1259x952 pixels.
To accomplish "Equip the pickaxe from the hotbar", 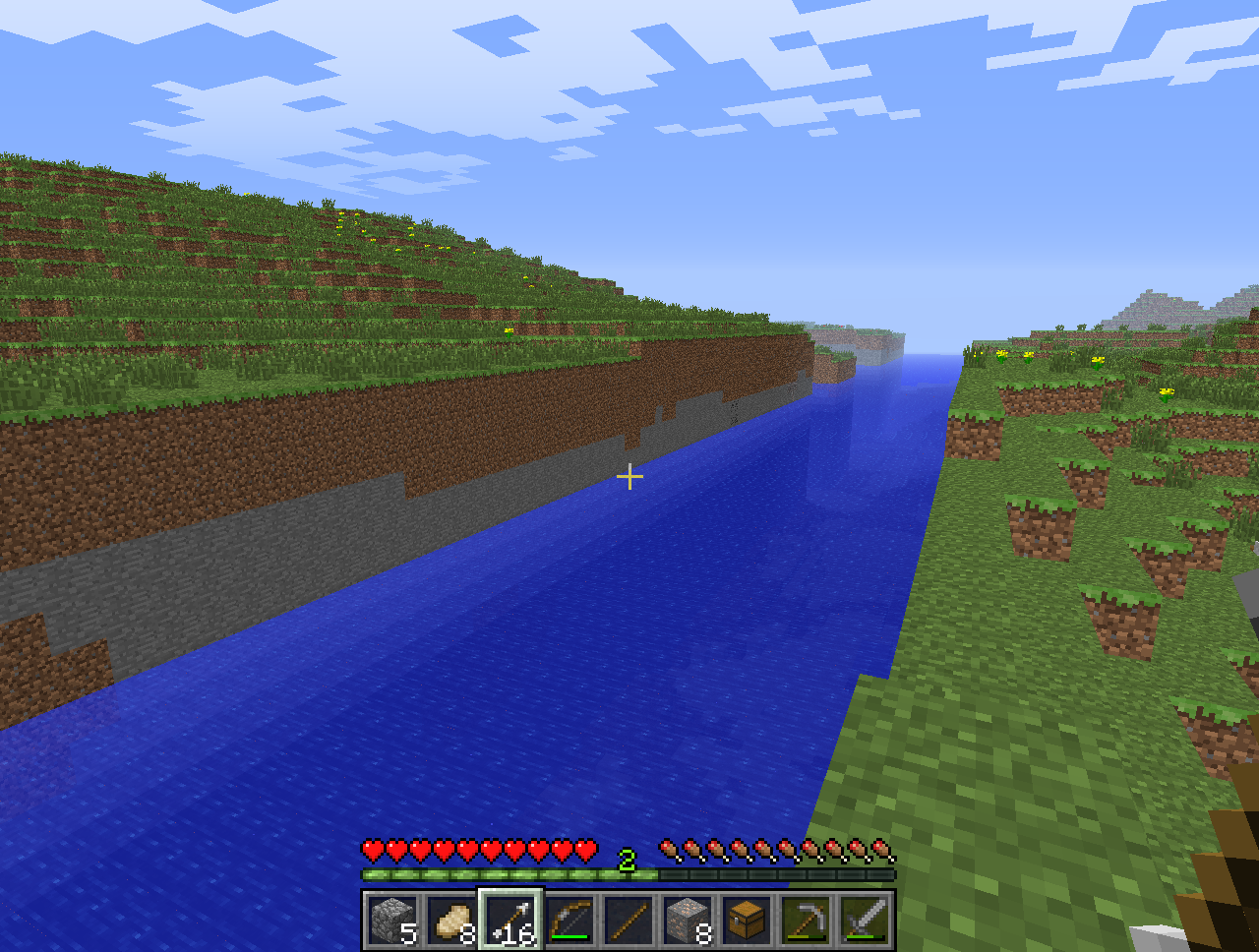I will pos(806,922).
